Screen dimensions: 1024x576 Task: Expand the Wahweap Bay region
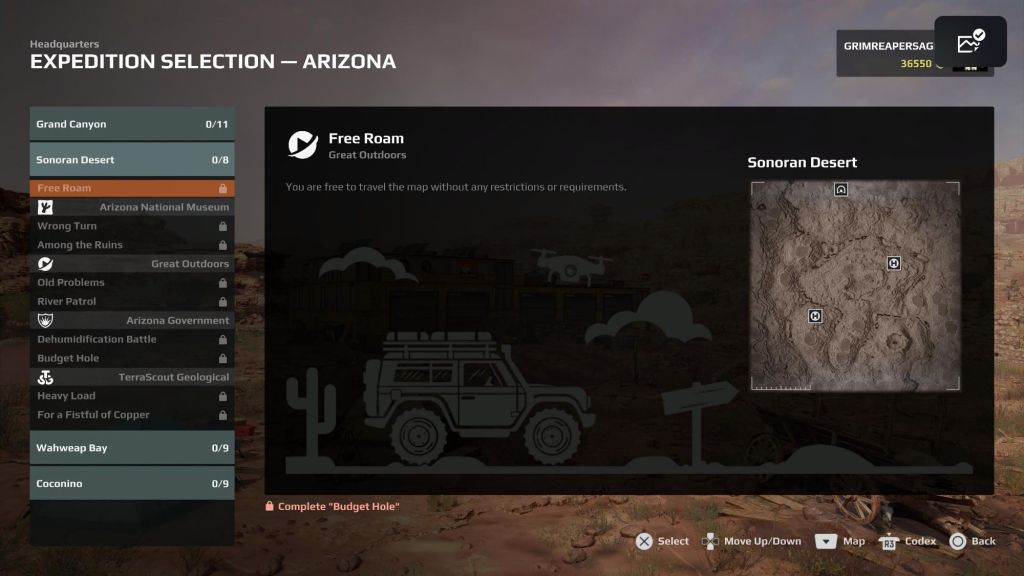coord(132,448)
